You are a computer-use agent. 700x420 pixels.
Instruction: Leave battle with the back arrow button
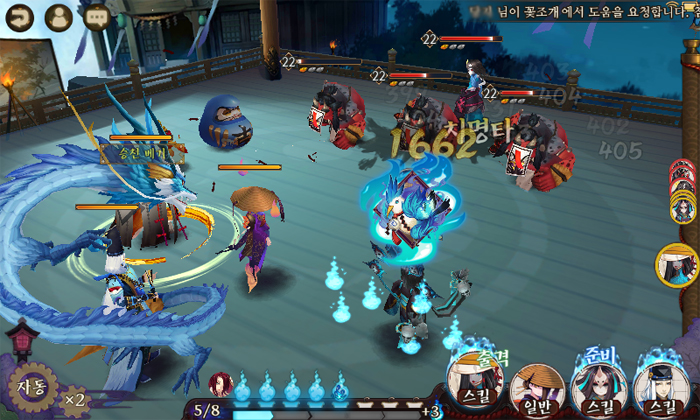click(21, 17)
